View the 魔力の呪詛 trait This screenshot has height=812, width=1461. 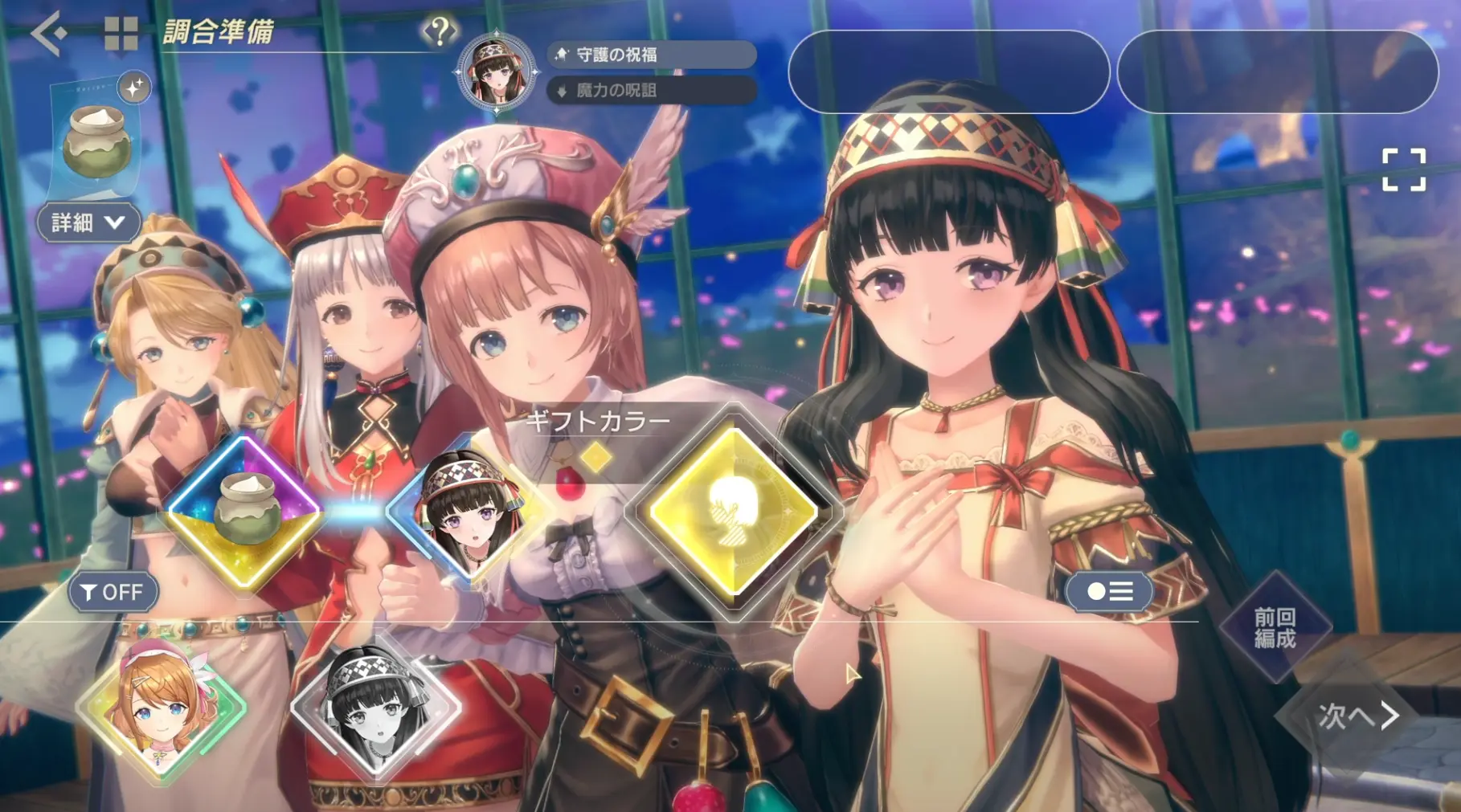[x=651, y=90]
